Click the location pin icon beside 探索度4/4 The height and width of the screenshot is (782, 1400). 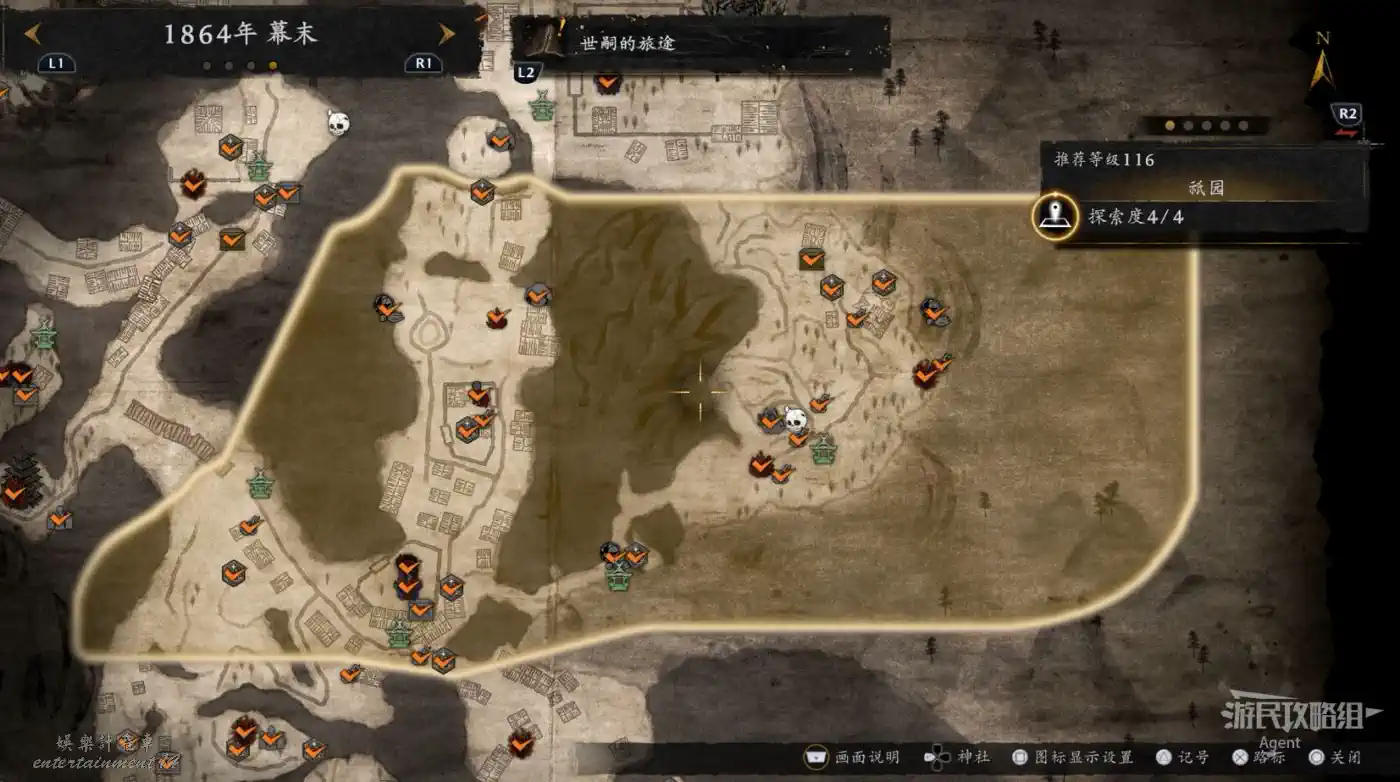click(x=1054, y=216)
